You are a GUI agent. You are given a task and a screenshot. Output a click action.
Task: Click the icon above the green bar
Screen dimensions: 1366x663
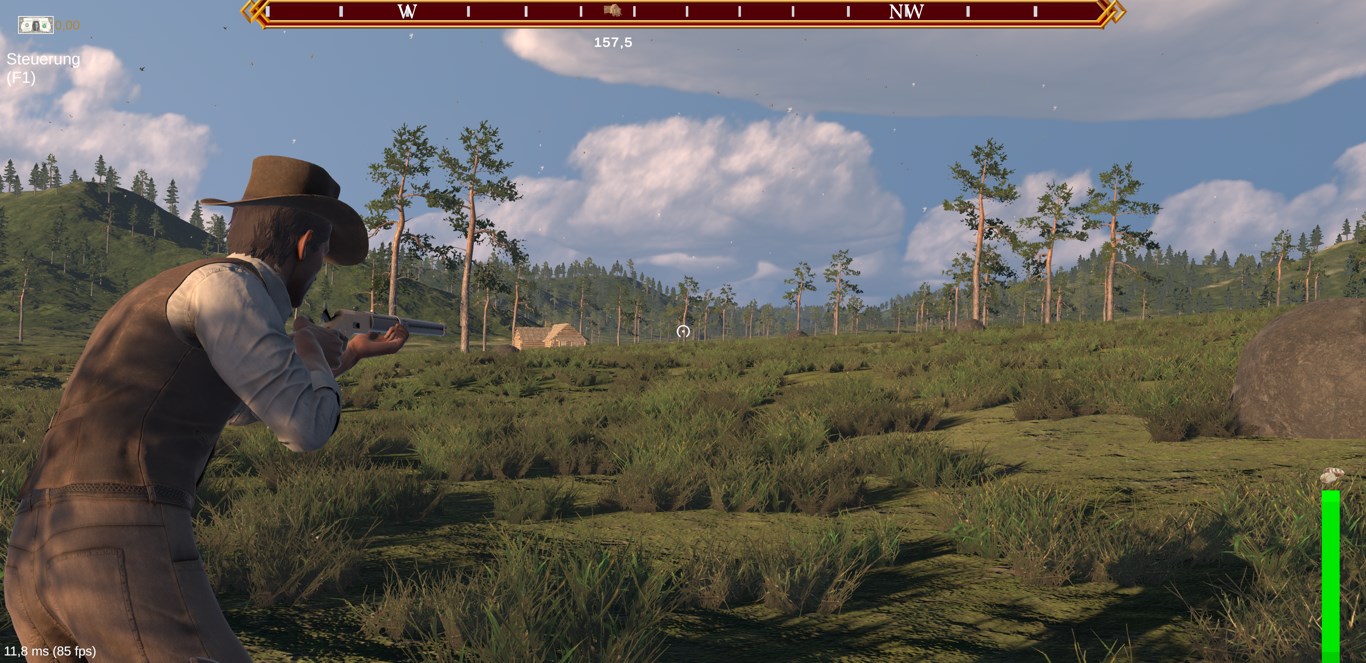pyautogui.click(x=1331, y=477)
